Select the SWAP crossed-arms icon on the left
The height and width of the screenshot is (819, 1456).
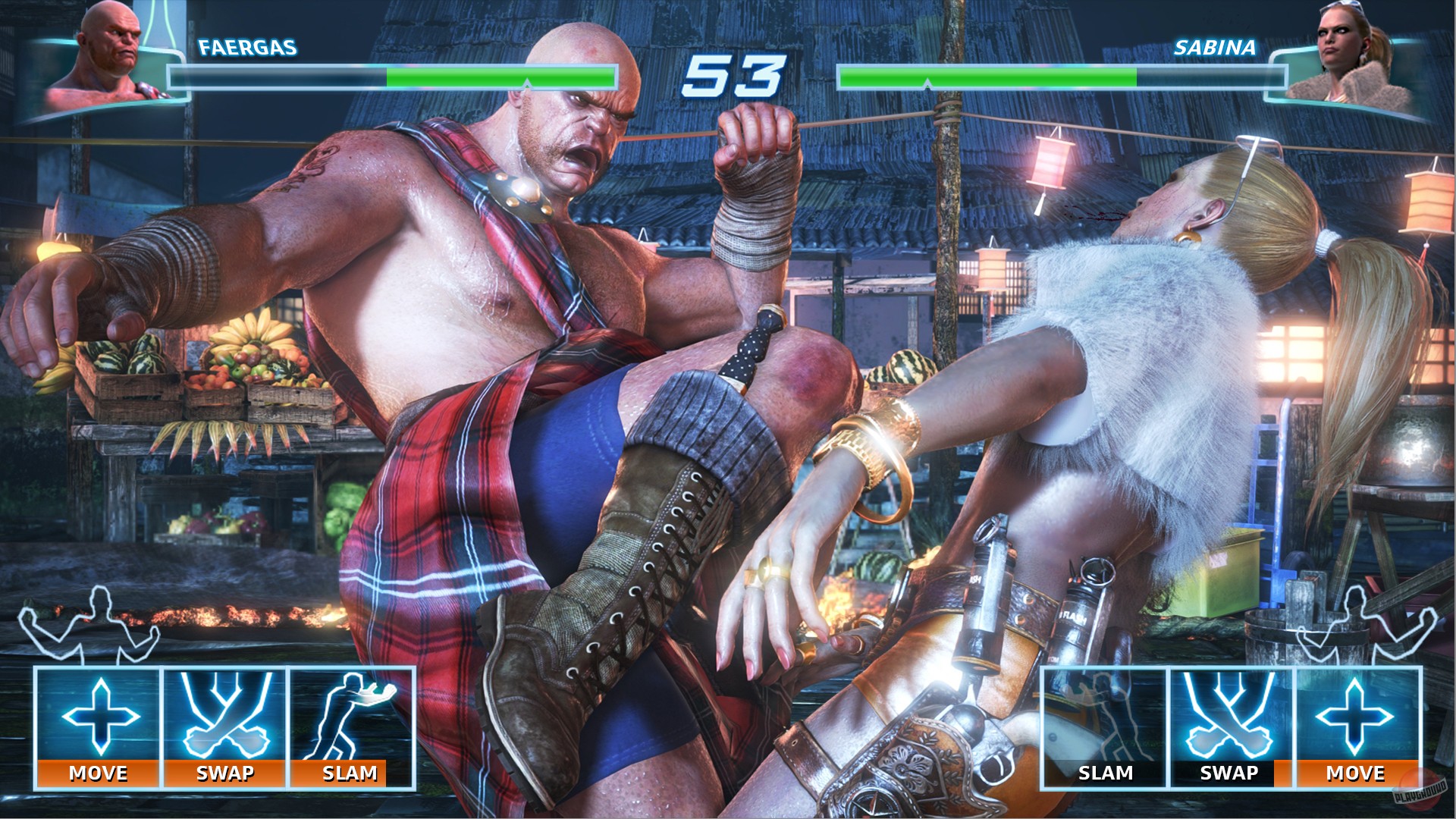[224, 714]
